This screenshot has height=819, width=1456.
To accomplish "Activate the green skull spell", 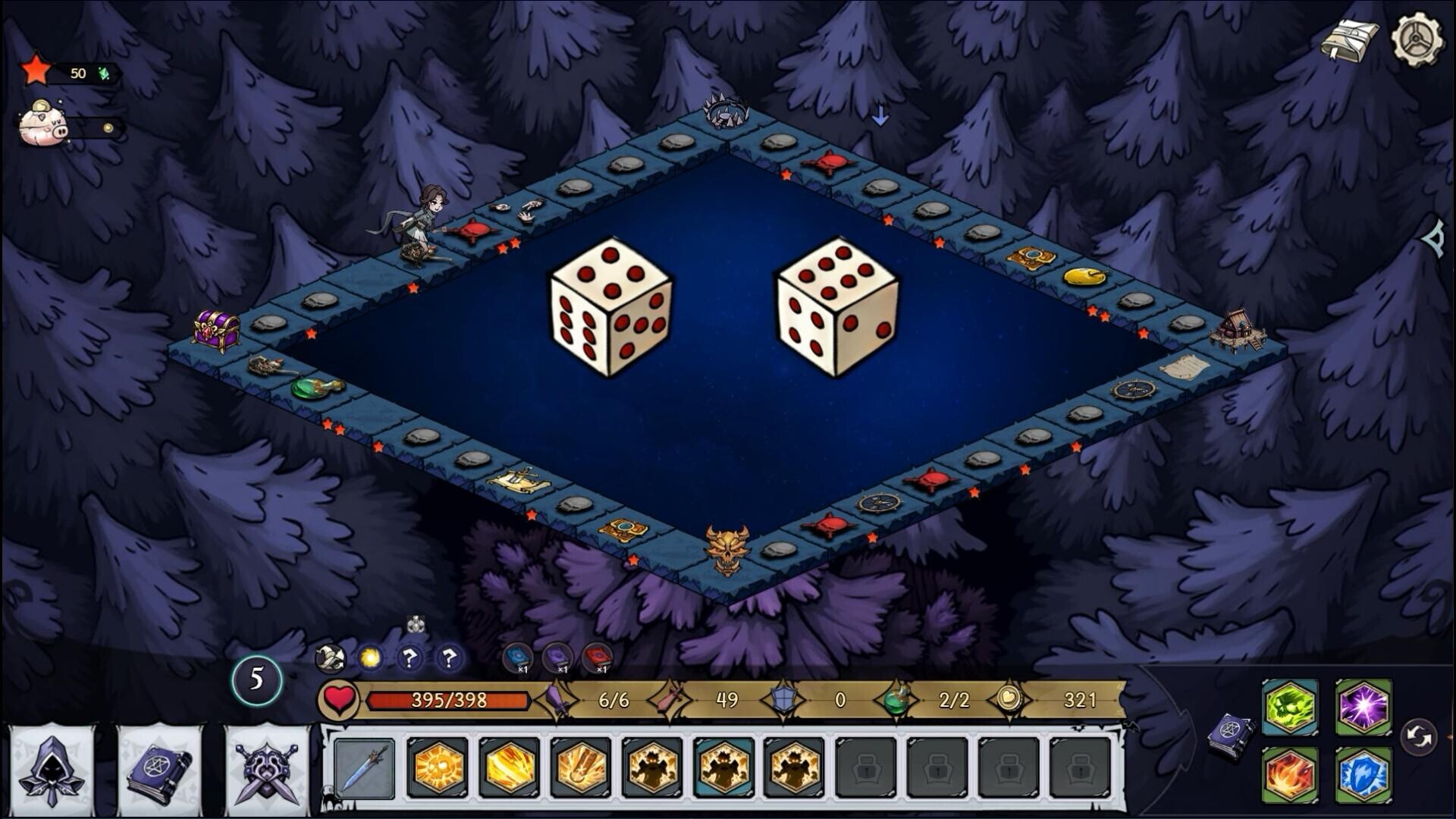I will coord(1290,708).
